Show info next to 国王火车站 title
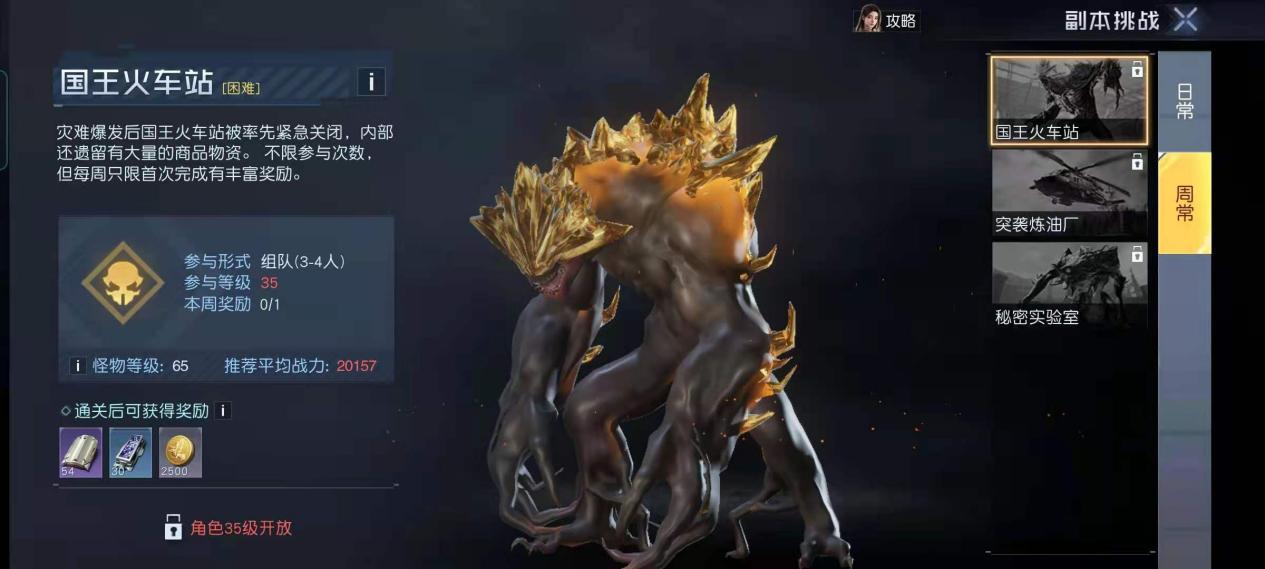 (370, 81)
